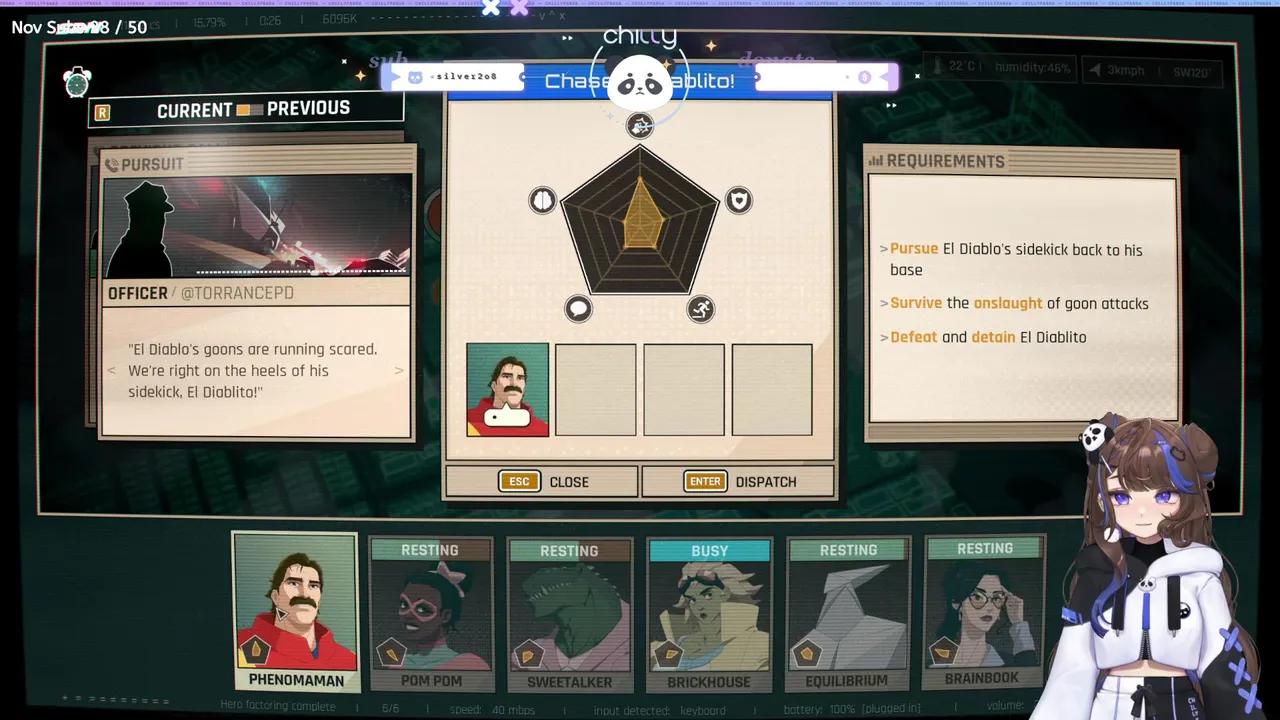Toggle Pom Pom's RESTING status badge
The image size is (1280, 720).
point(430,549)
